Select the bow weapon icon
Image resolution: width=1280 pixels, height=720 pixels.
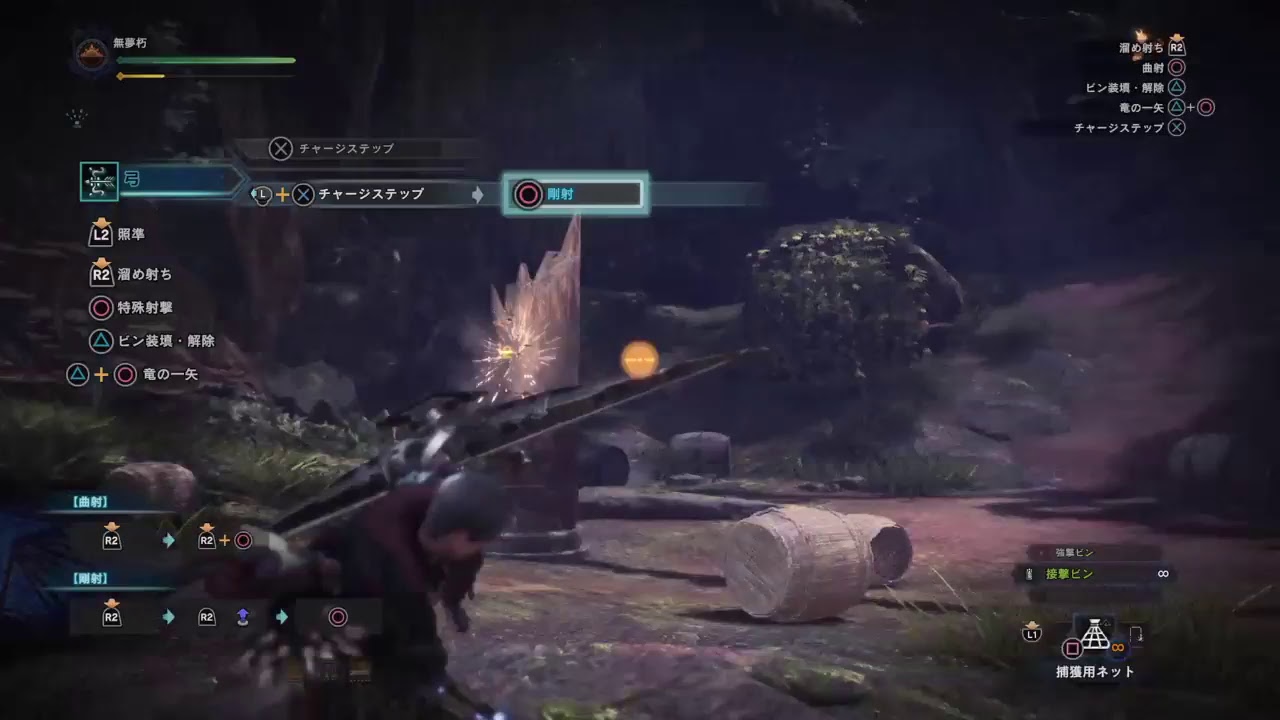point(100,182)
